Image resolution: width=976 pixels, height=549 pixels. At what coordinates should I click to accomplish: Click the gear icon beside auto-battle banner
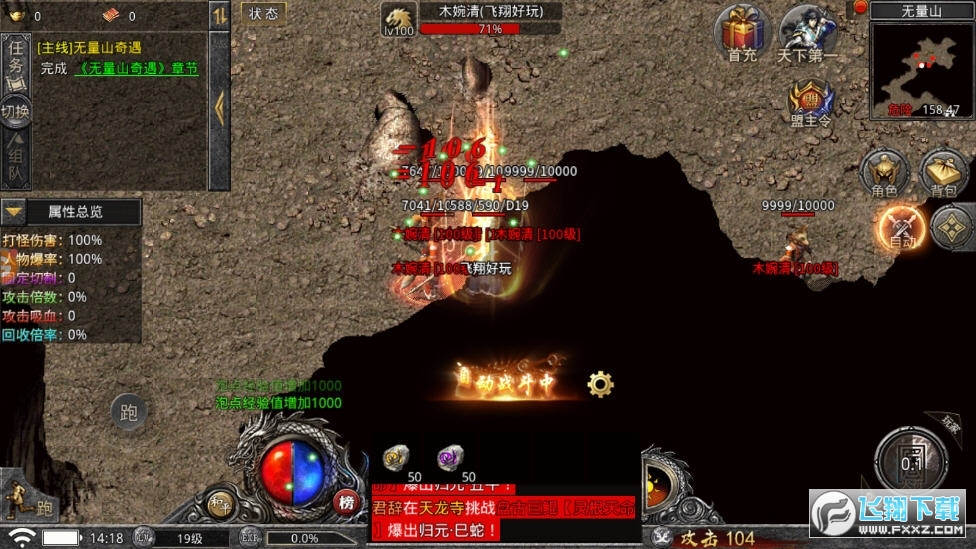pos(600,383)
